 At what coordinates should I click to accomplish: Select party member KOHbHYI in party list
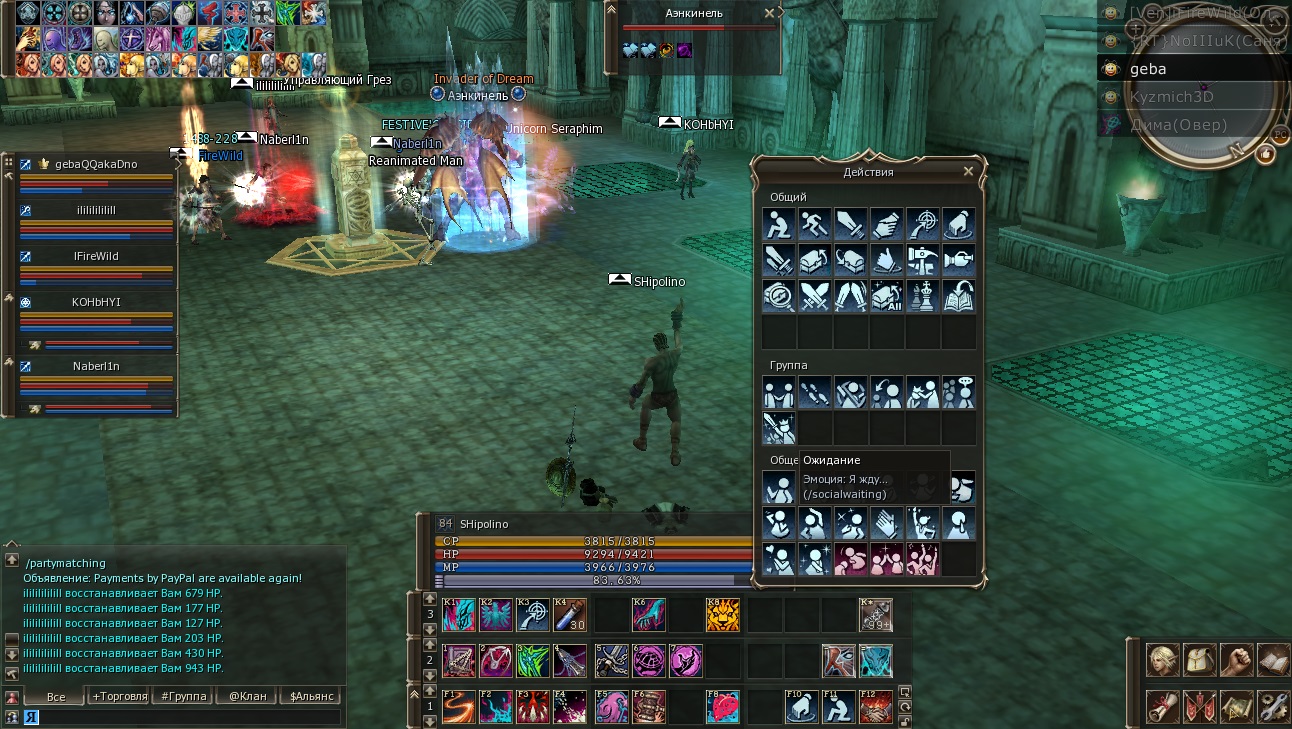(95, 302)
